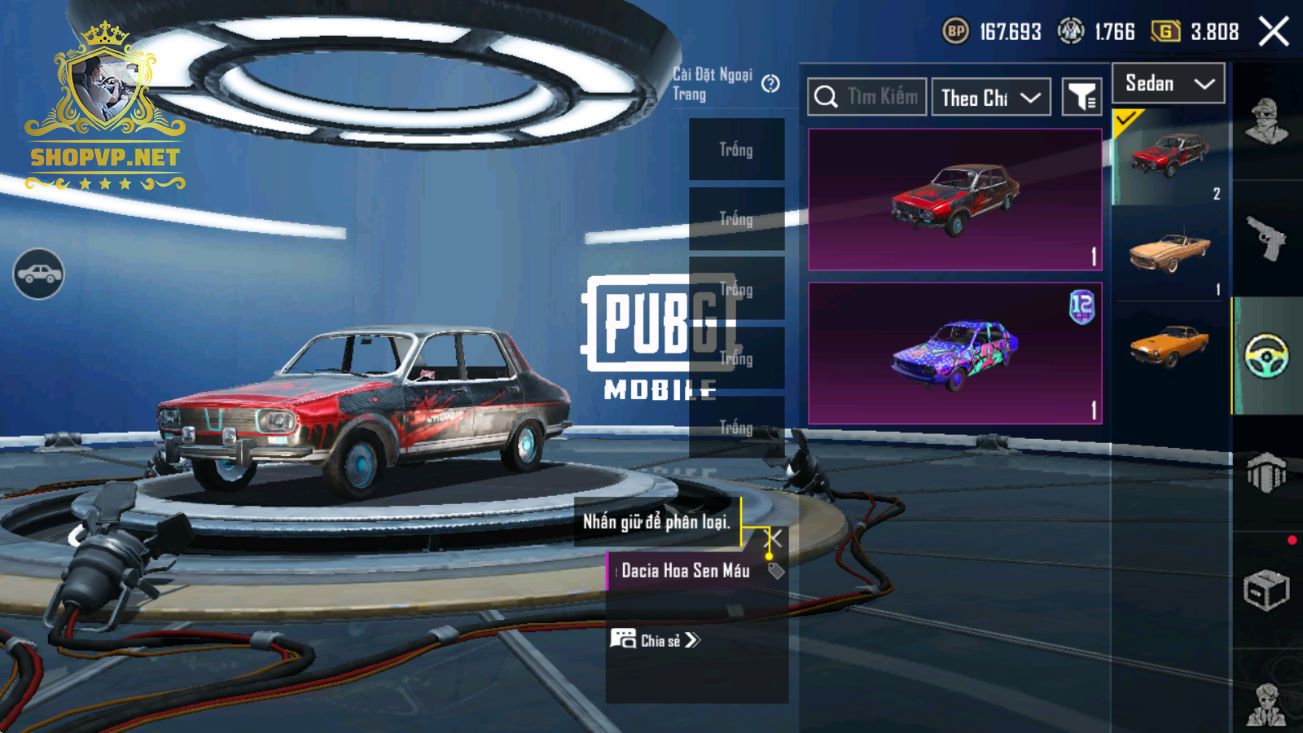The height and width of the screenshot is (733, 1303).
Task: Switch to the character outfit category tab
Action: click(1267, 122)
